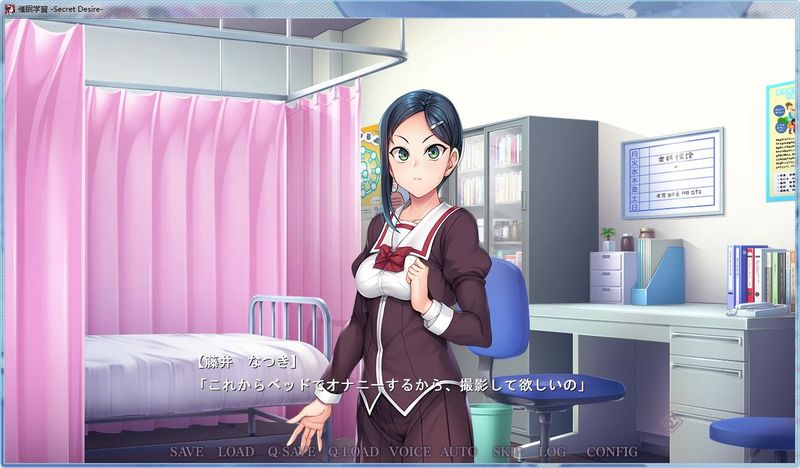
Task: Quick load with Q-LOAD
Action: 351,452
